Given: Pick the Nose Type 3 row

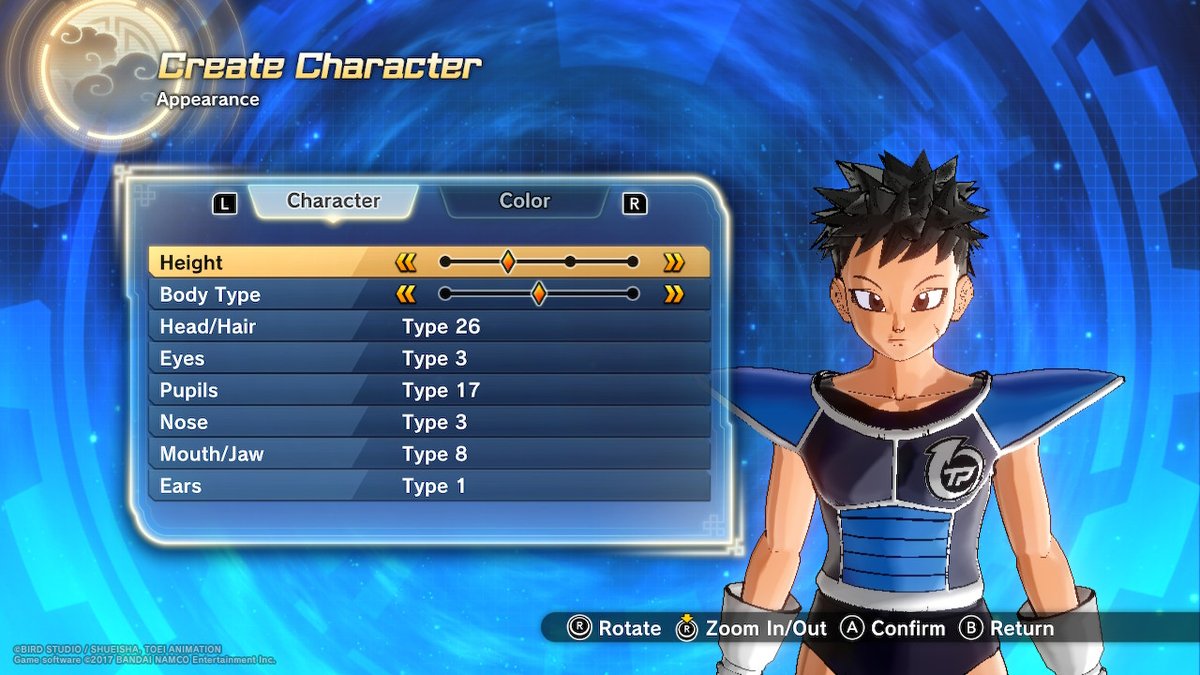Looking at the screenshot, I should coord(430,422).
